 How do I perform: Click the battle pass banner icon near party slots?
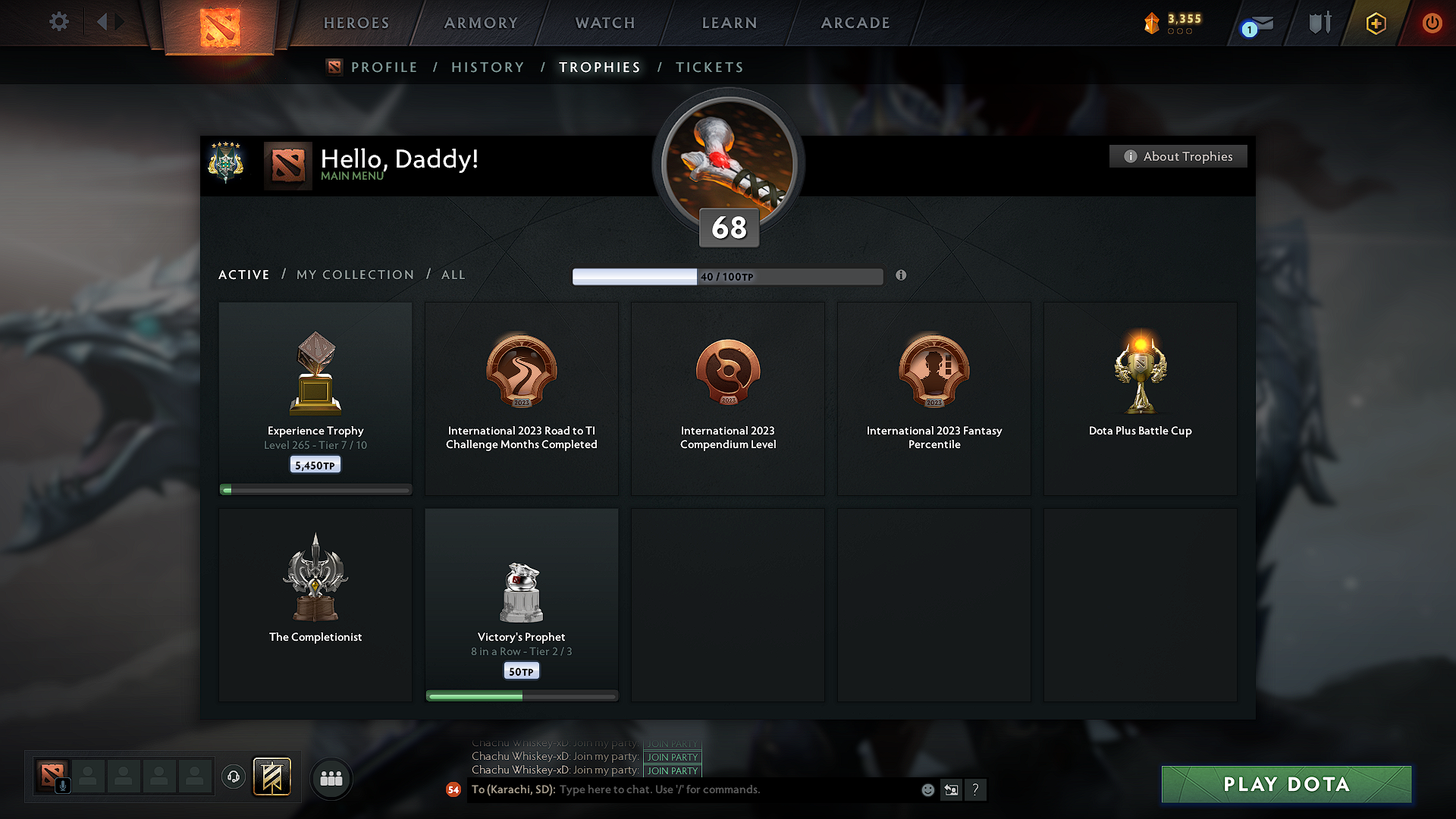pos(272,777)
